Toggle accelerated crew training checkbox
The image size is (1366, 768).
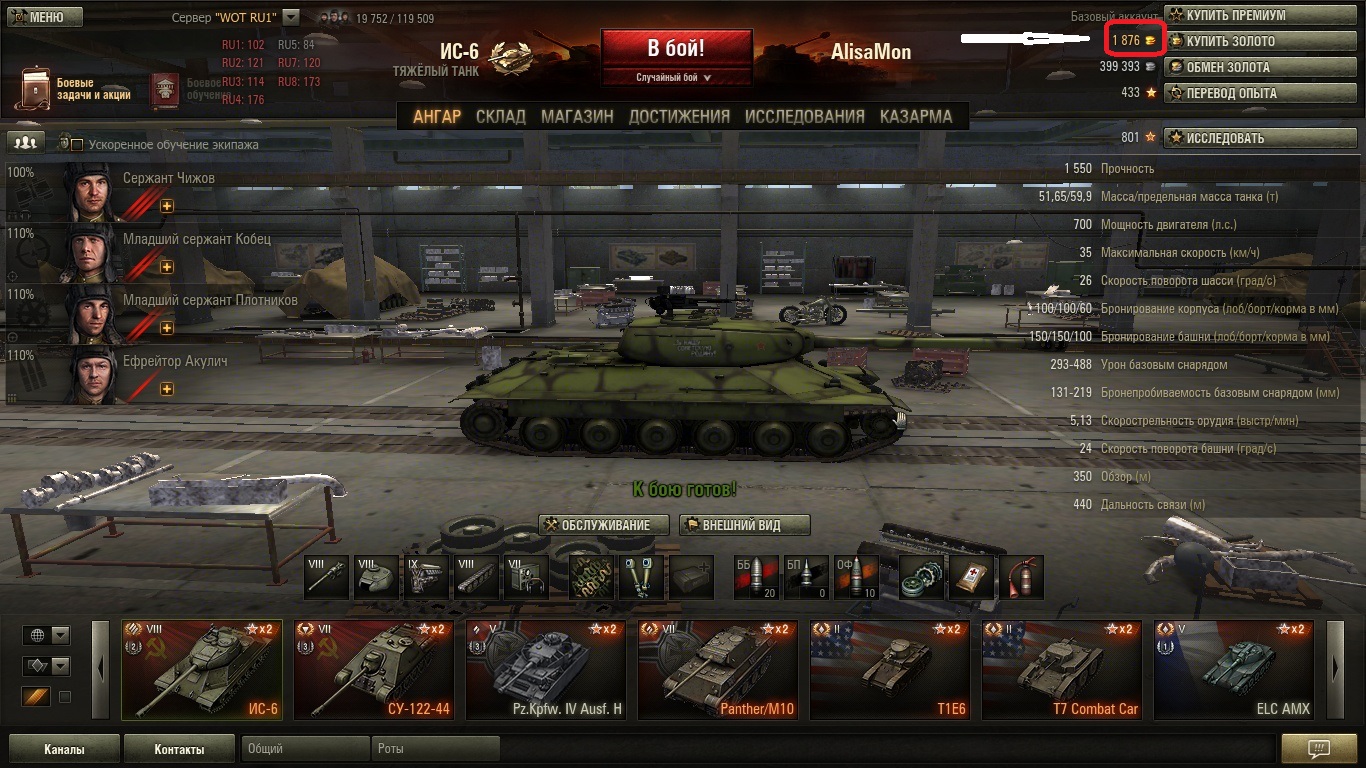pyautogui.click(x=76, y=145)
